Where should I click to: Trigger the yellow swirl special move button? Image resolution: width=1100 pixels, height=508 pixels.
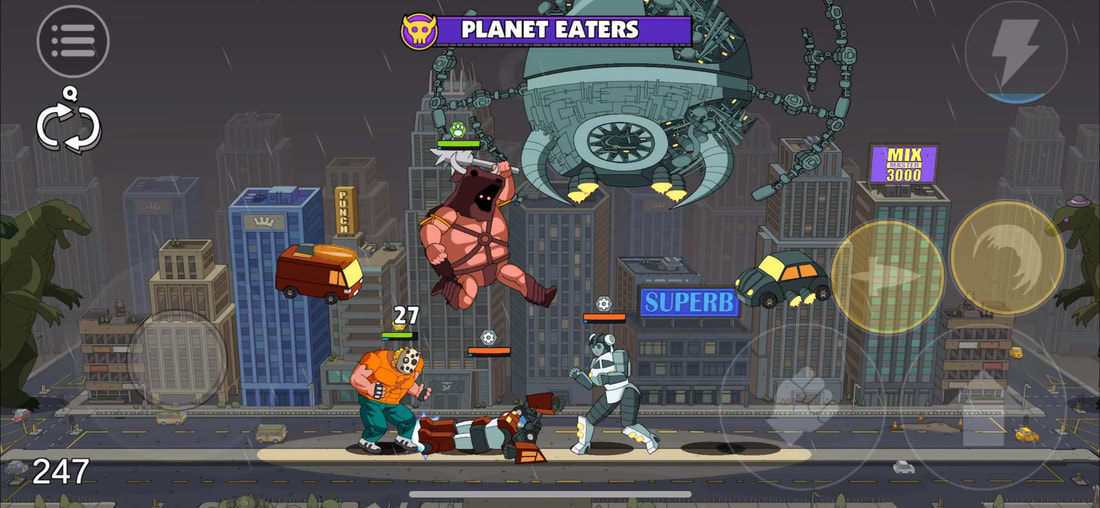point(1005,258)
